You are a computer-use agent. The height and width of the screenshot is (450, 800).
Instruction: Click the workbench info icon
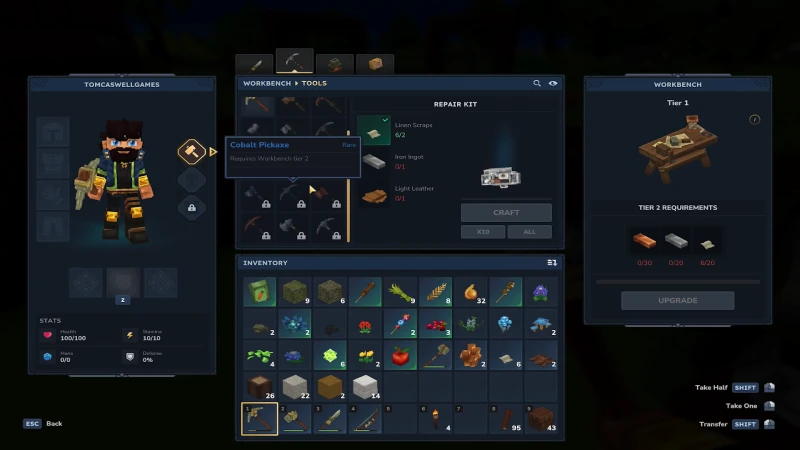coord(755,120)
